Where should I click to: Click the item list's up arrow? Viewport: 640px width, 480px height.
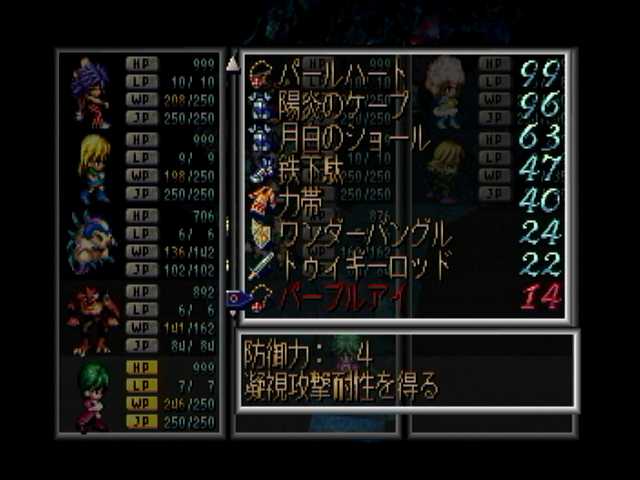pyautogui.click(x=232, y=64)
